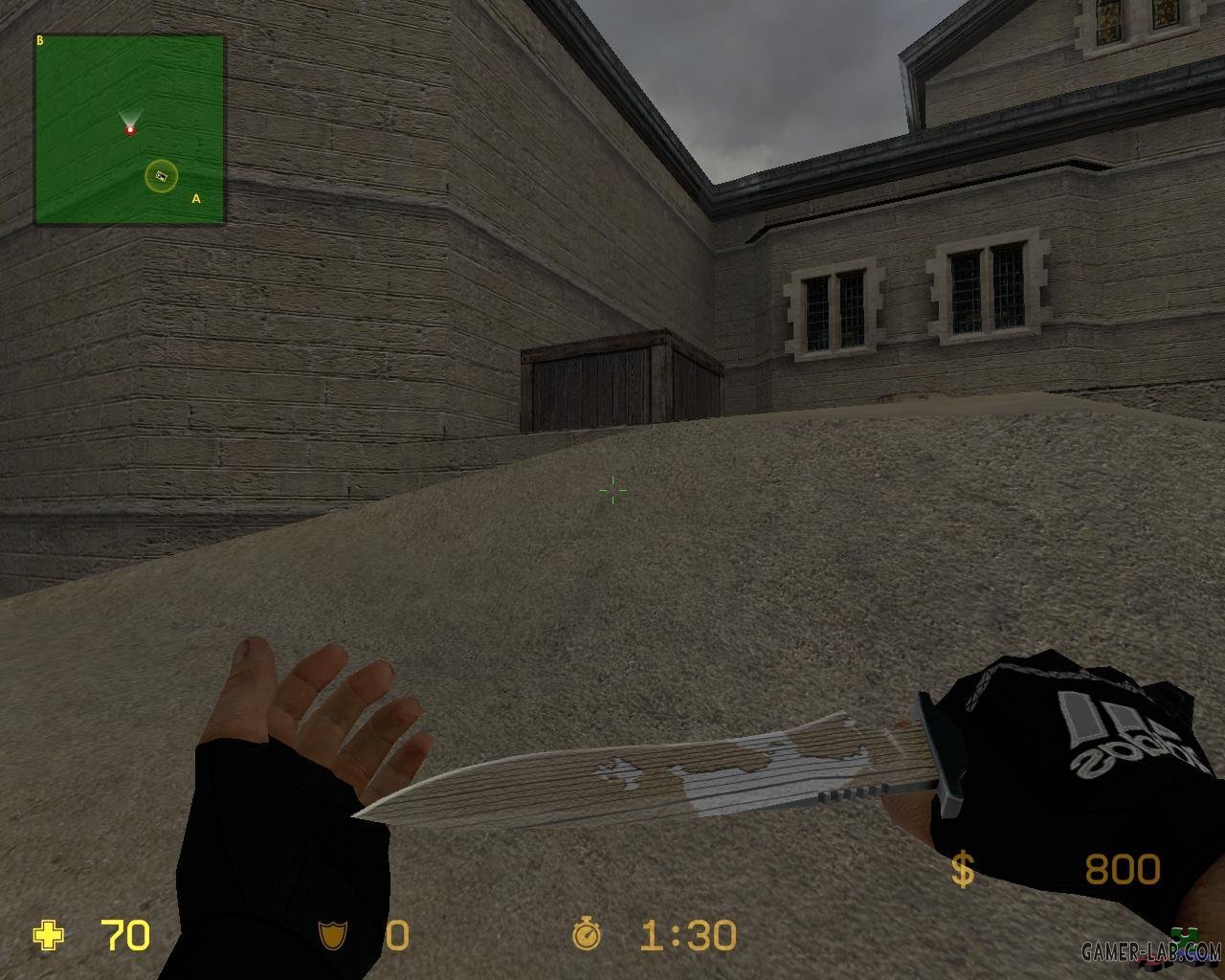This screenshot has height=980, width=1225.
Task: Click the yellow dollar money icon
Action: tap(962, 869)
